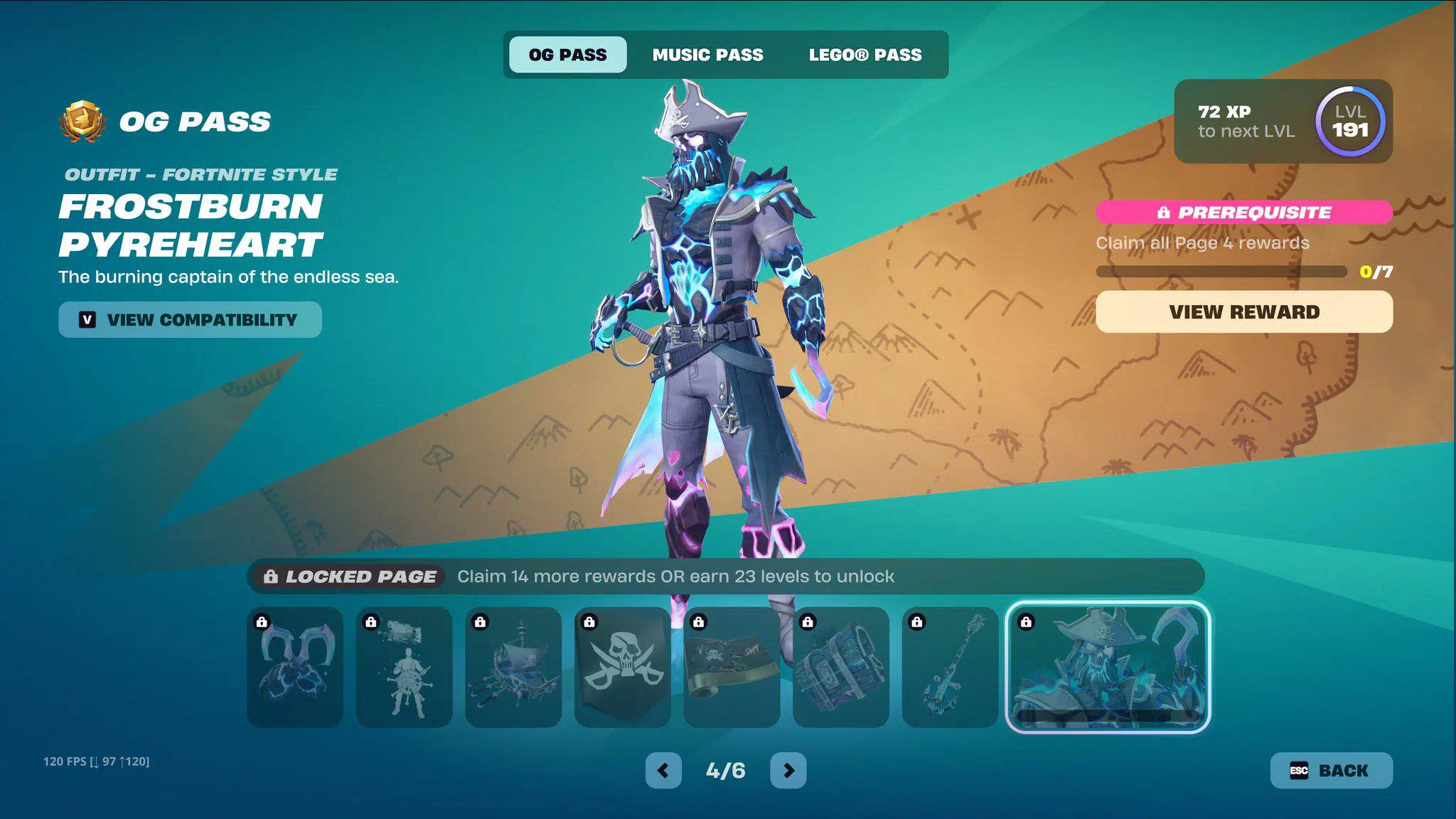
Task: Go back with the Back button
Action: pos(1330,771)
